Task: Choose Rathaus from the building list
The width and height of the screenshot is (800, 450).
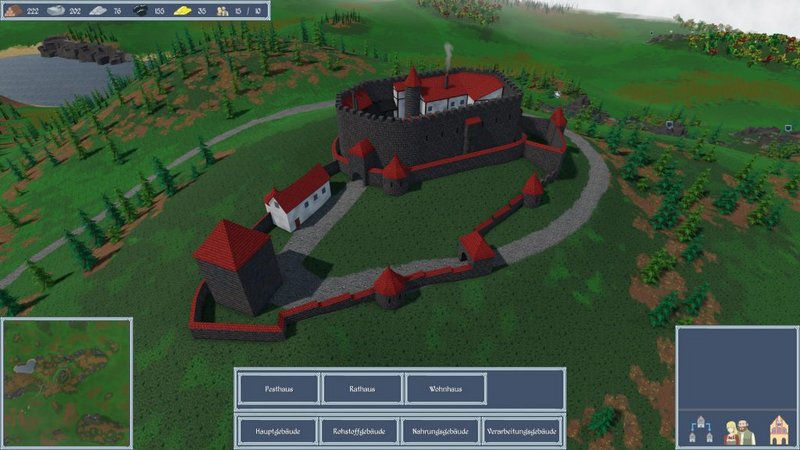Action: coord(361,388)
